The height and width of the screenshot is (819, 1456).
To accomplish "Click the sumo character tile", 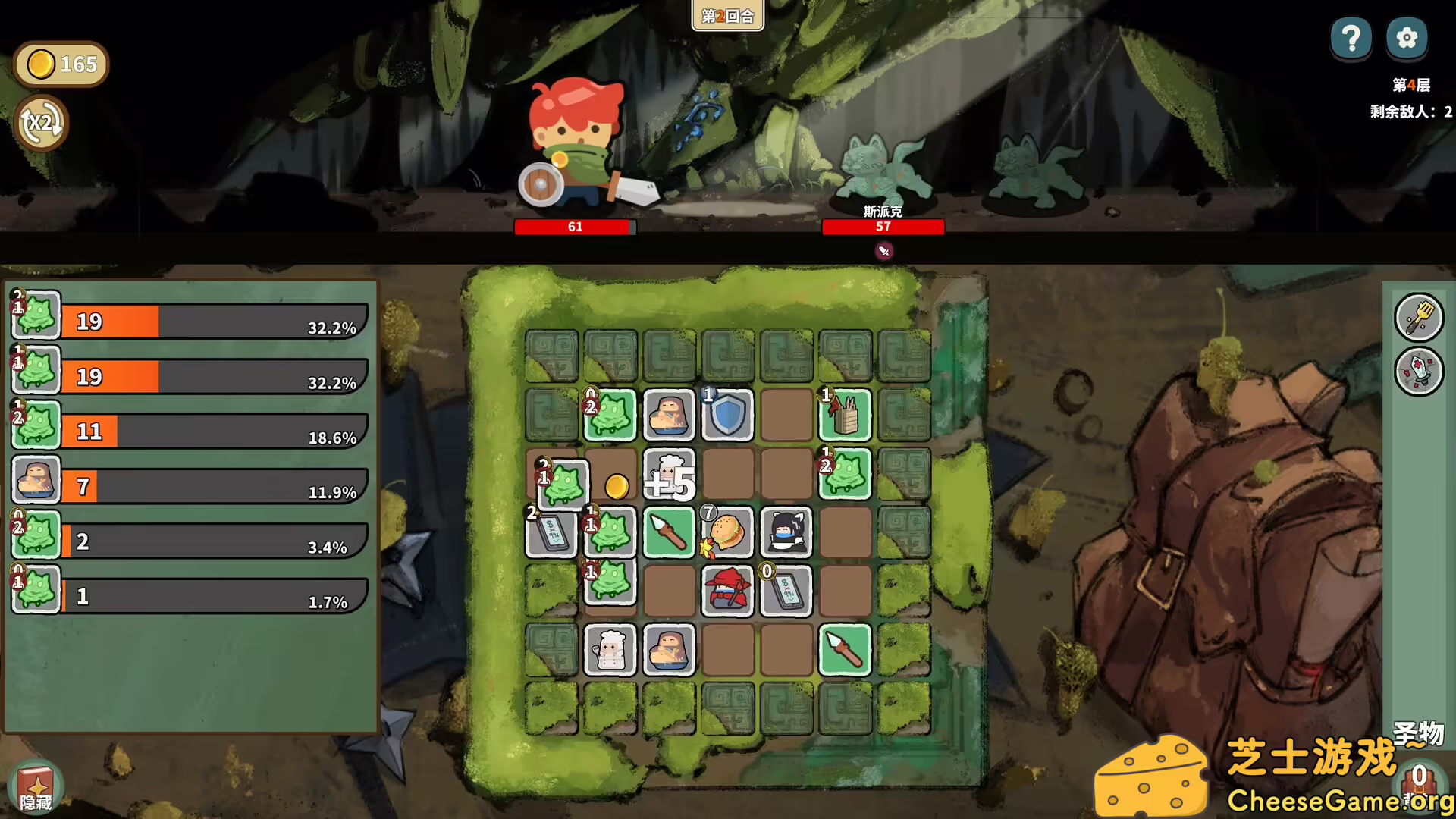I will point(669,415).
